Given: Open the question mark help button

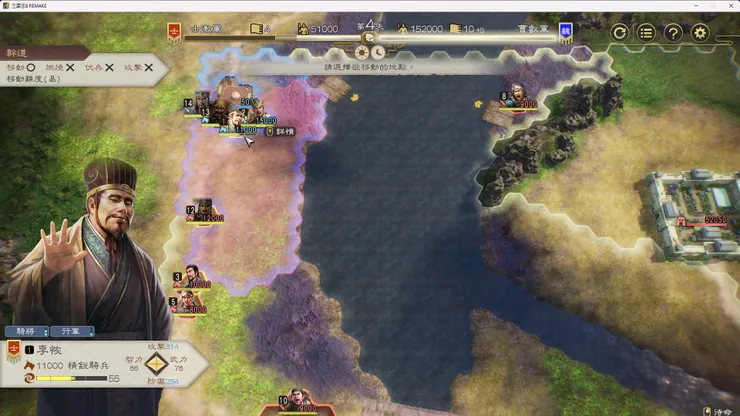Looking at the screenshot, I should (x=673, y=33).
